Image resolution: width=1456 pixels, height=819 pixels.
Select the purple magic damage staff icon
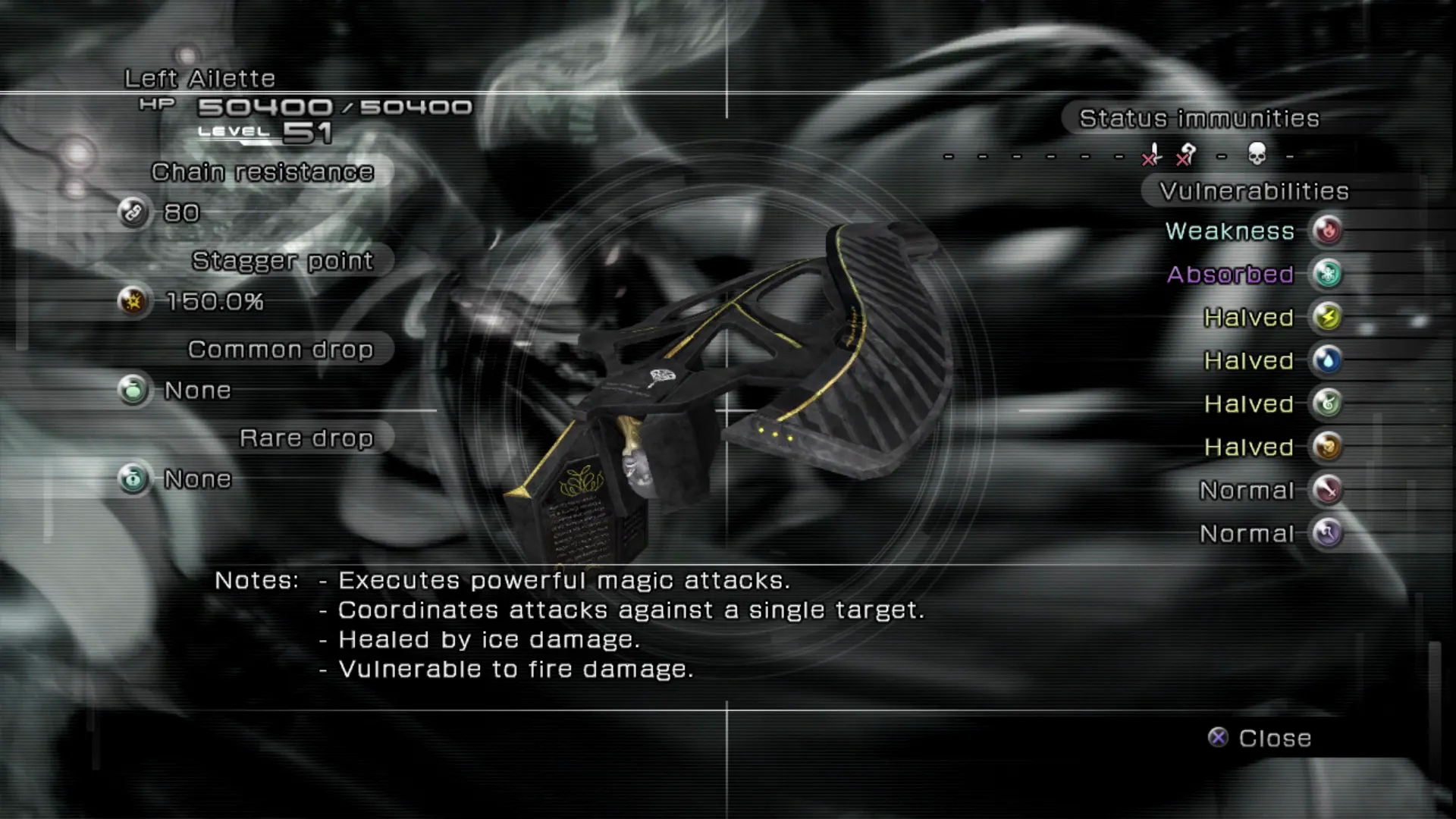click(x=1327, y=533)
